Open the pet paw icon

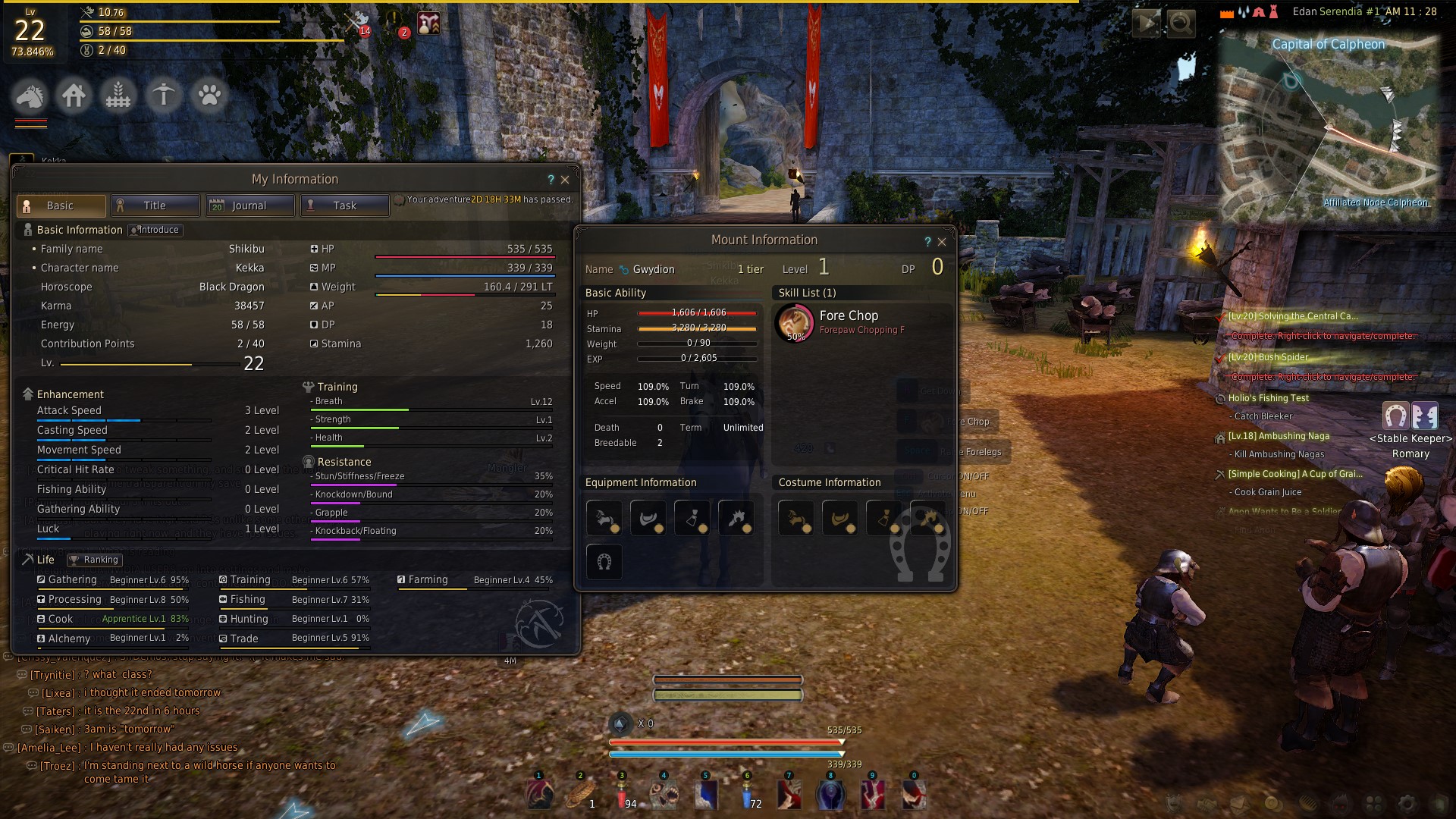(x=209, y=96)
